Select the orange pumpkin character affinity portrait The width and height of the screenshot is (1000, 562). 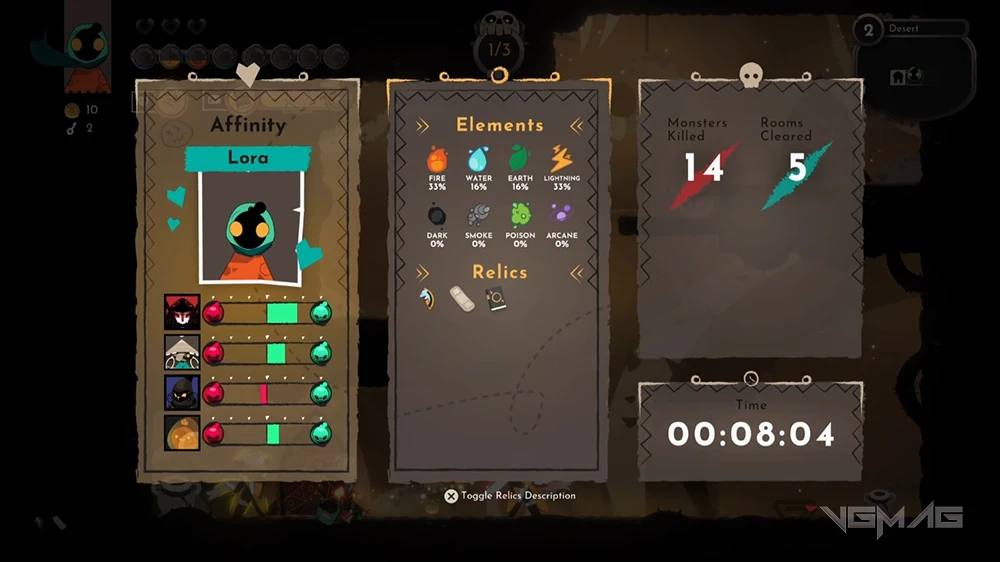[x=182, y=433]
